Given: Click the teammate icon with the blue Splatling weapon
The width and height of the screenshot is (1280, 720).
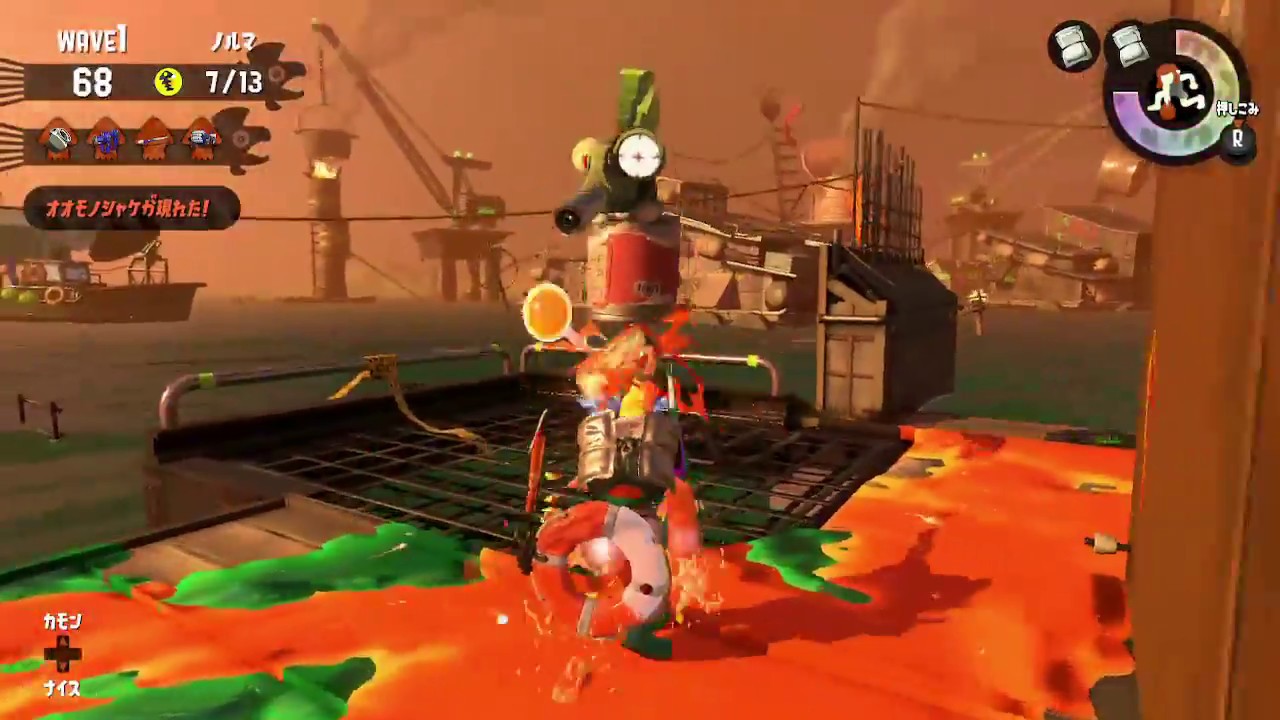Looking at the screenshot, I should tap(105, 140).
